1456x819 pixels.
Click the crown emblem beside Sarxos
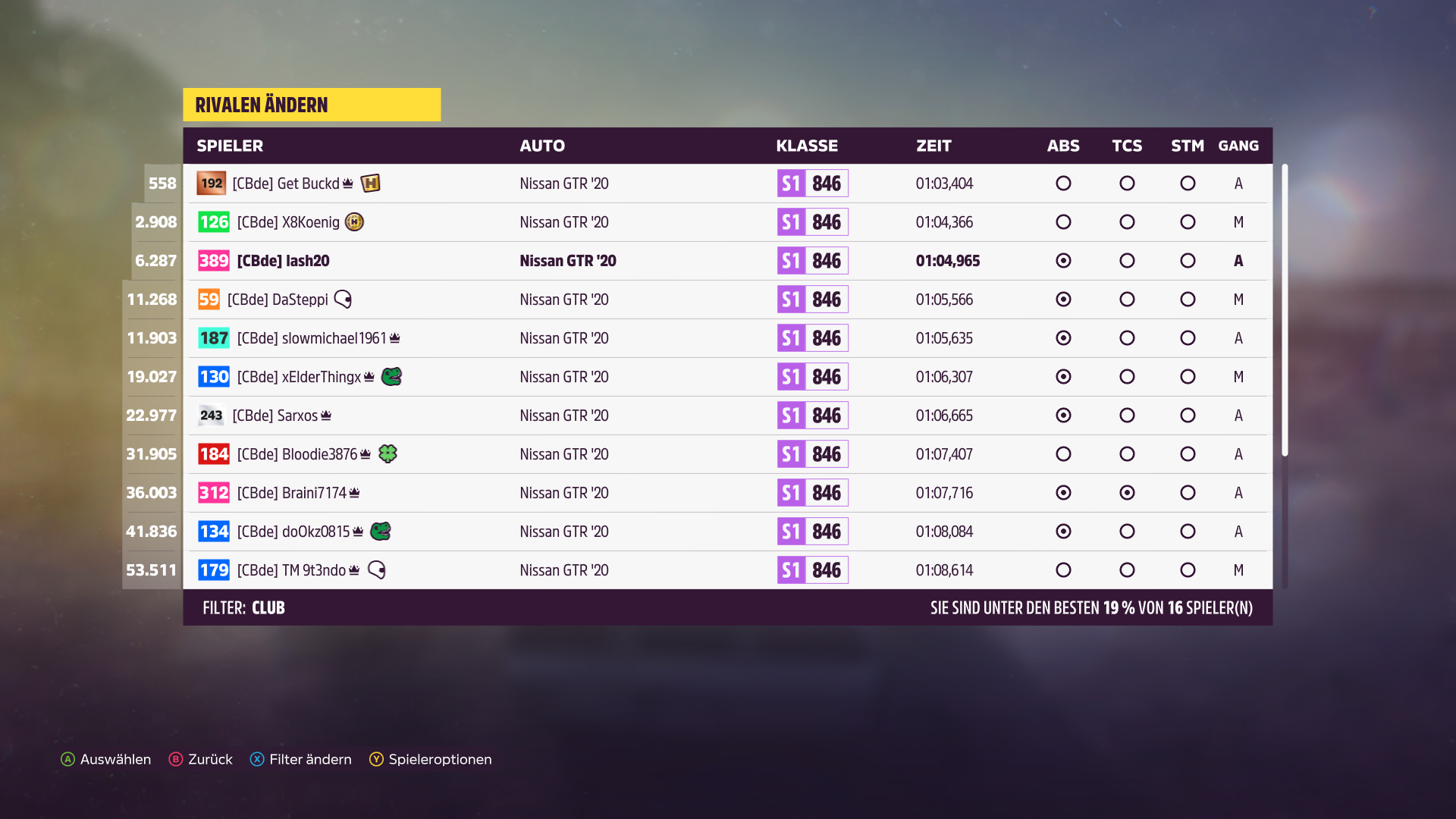coord(327,415)
